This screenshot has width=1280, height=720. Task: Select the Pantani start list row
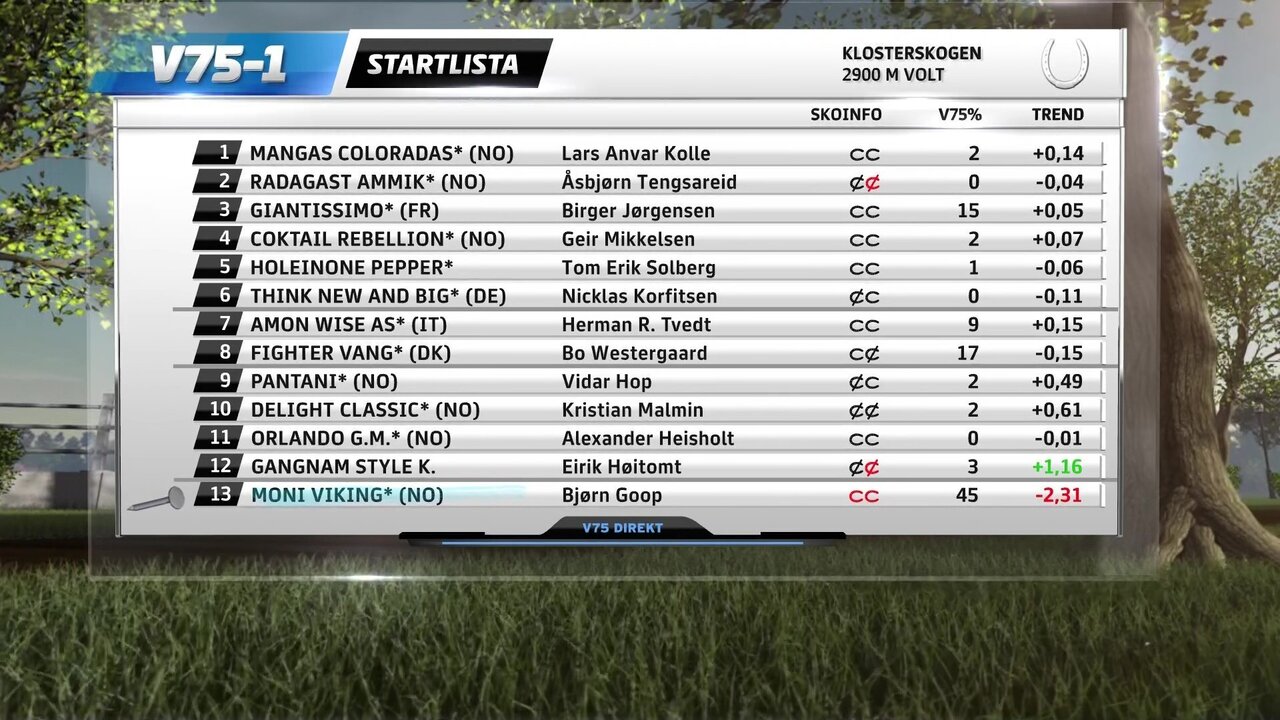point(323,382)
